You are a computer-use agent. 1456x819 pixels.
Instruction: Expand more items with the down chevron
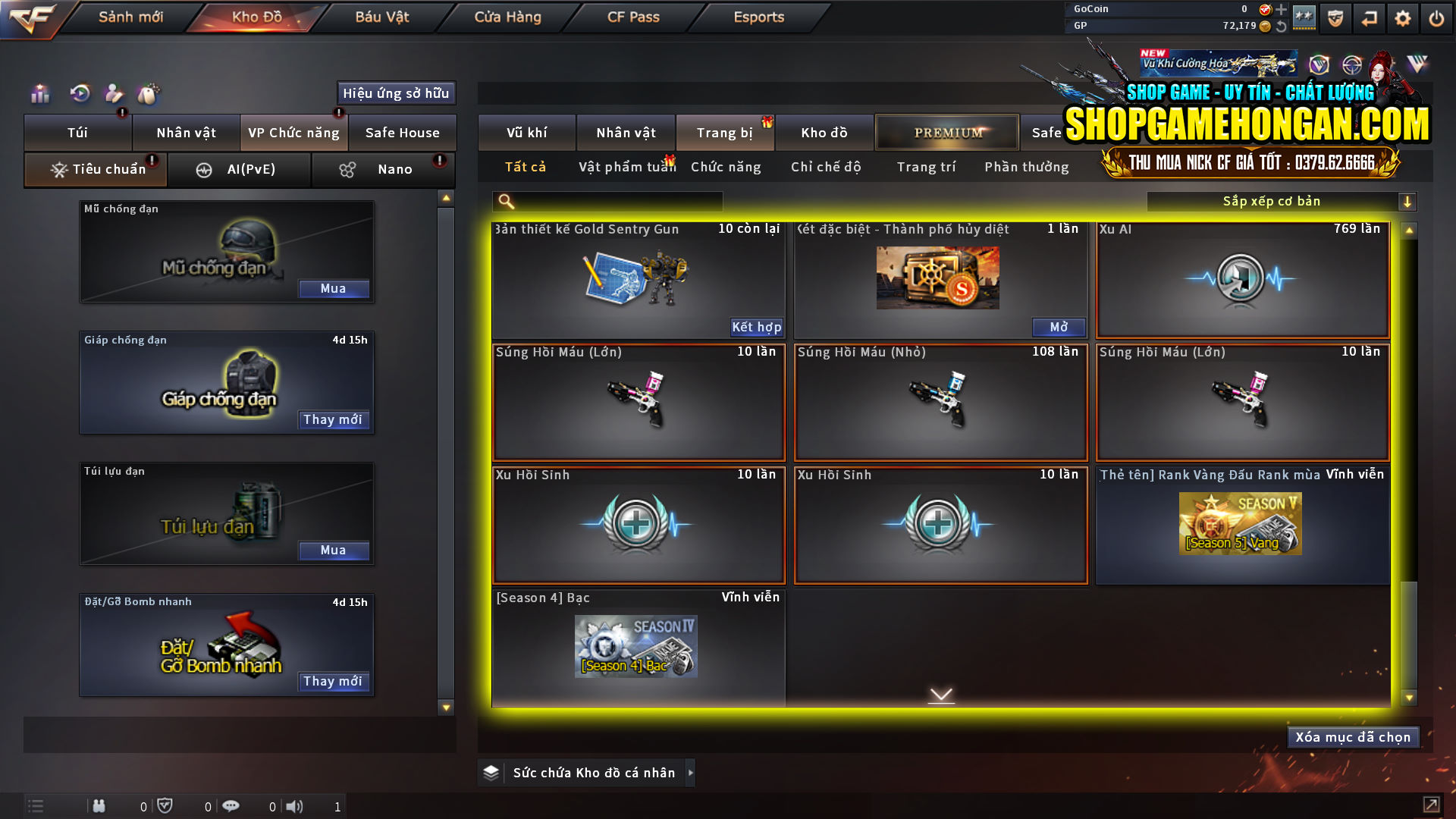940,694
